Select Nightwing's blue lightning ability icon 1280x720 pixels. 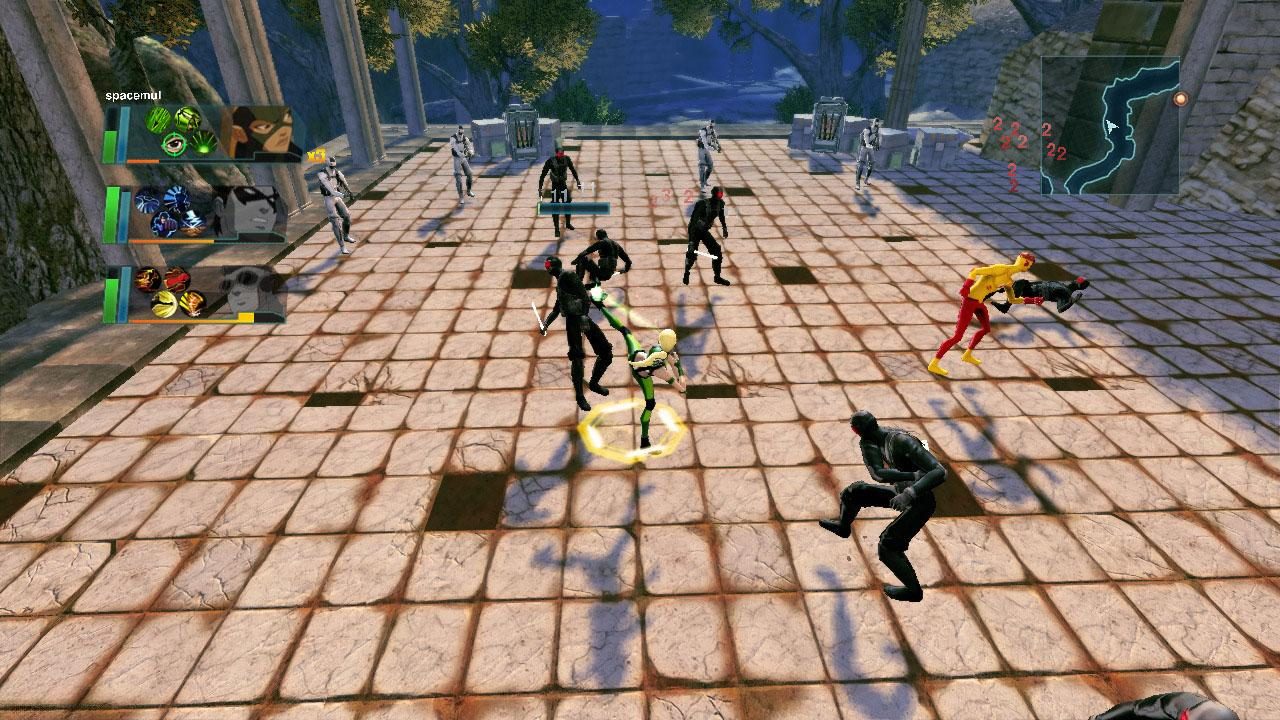click(147, 203)
